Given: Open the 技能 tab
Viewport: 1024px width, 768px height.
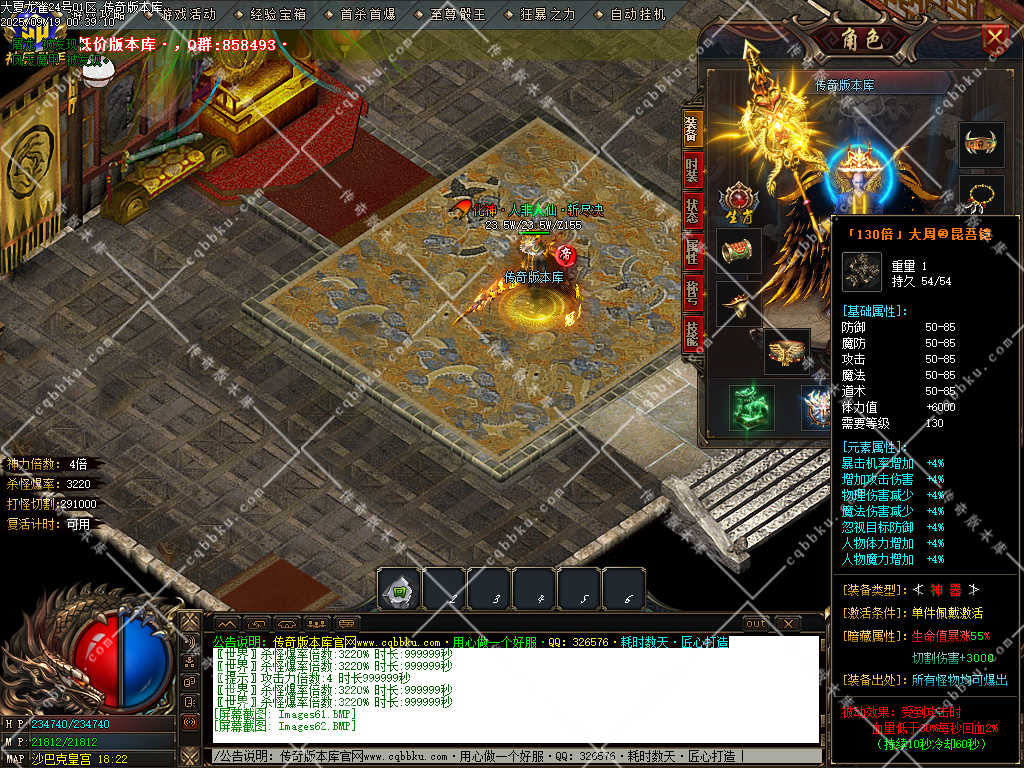Looking at the screenshot, I should click(x=692, y=335).
